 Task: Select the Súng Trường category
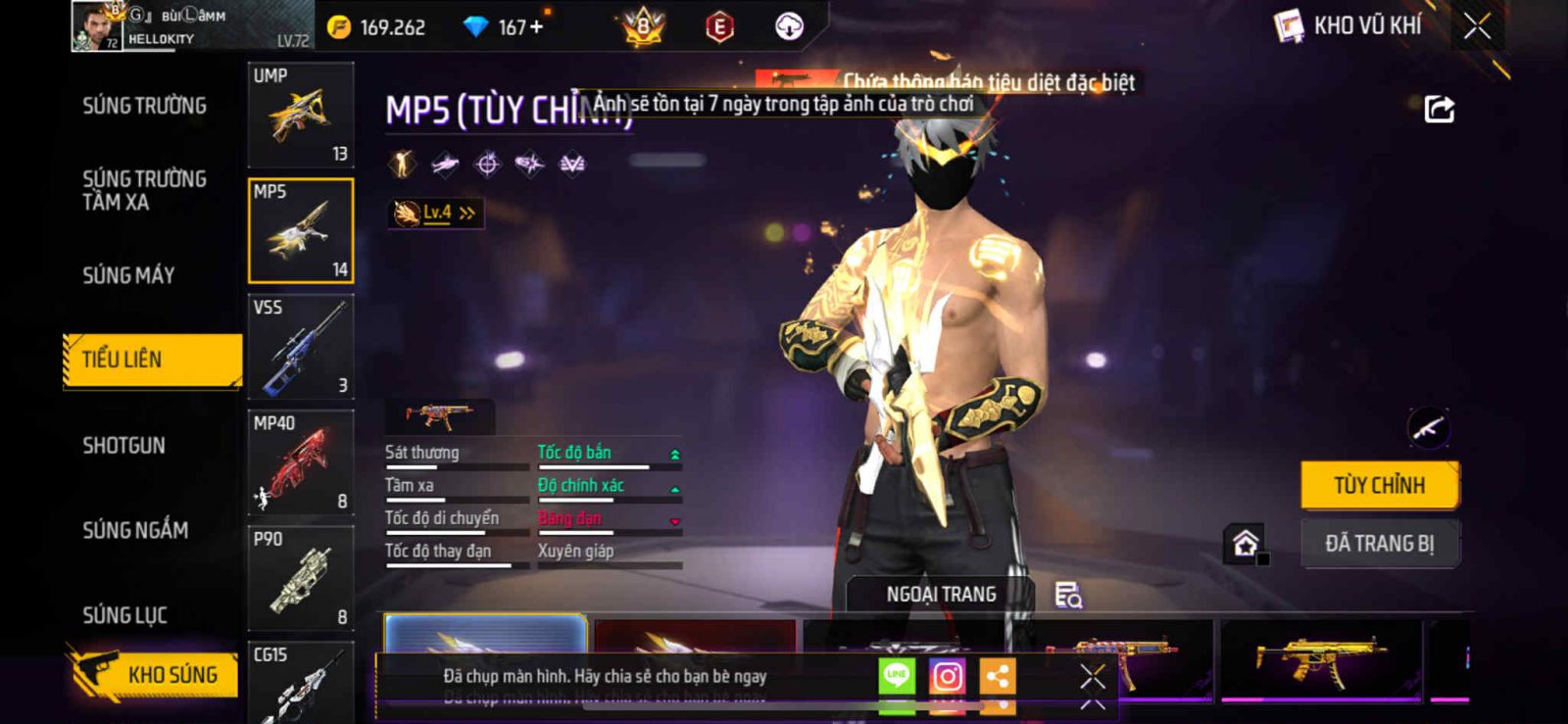click(144, 106)
